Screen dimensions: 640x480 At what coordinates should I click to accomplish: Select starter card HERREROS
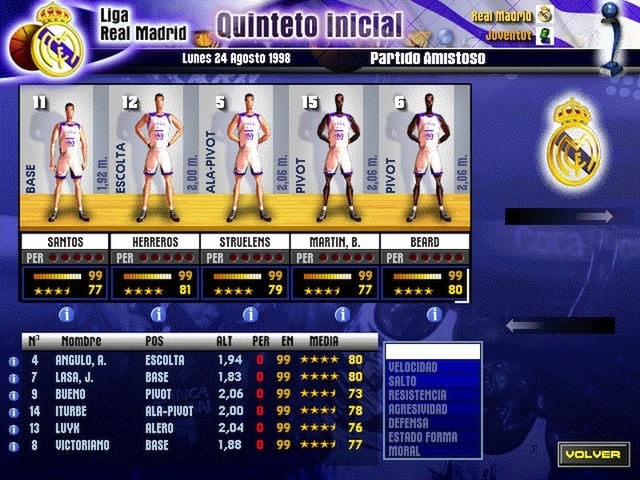pyautogui.click(x=154, y=160)
